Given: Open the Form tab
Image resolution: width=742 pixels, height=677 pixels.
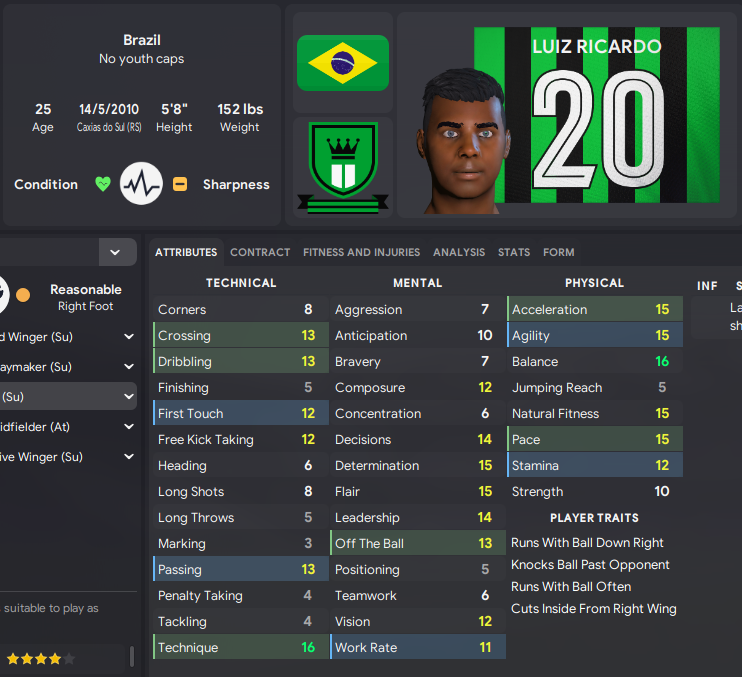Looking at the screenshot, I should click(x=559, y=252).
